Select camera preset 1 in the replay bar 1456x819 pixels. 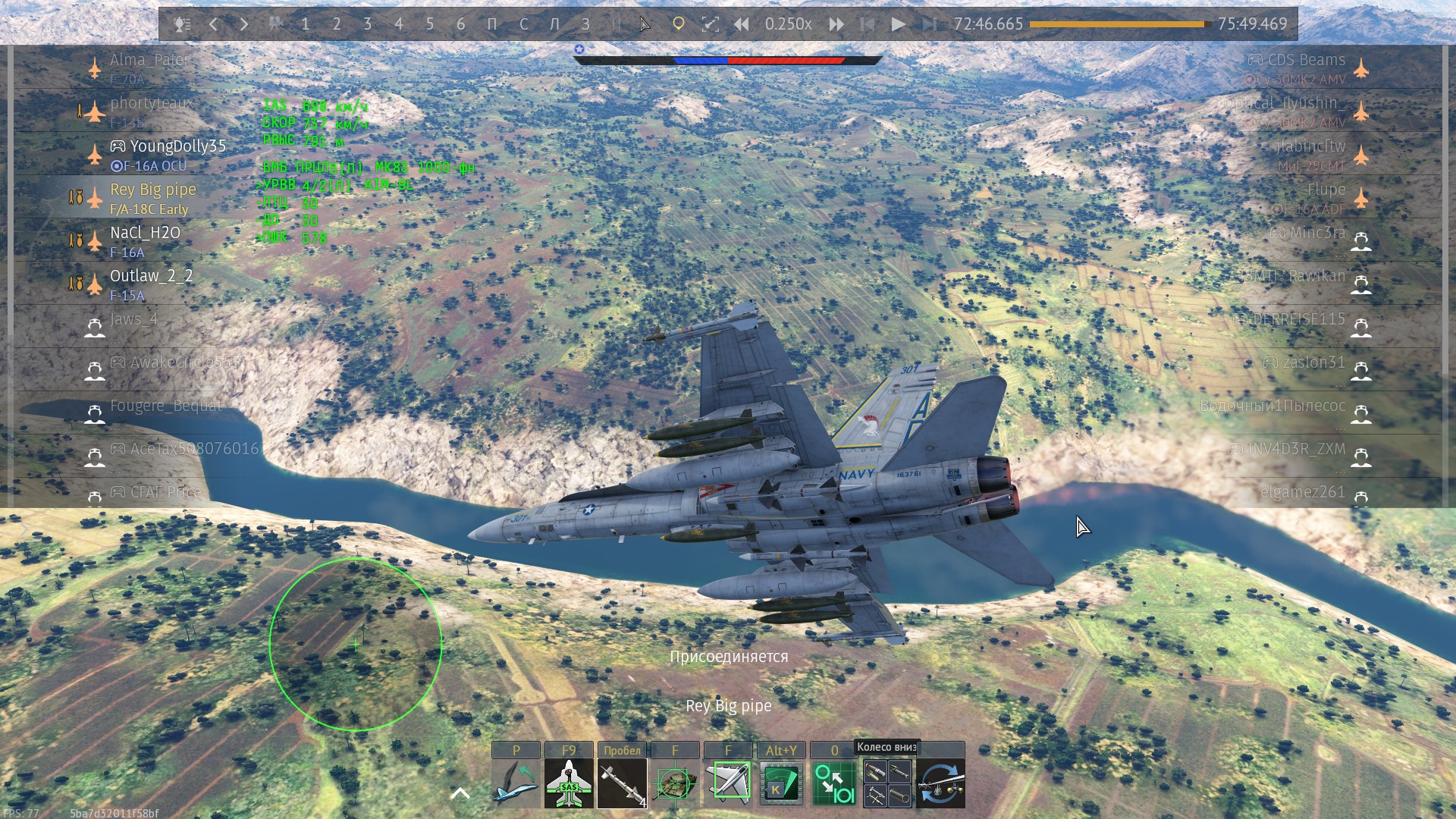pos(305,24)
